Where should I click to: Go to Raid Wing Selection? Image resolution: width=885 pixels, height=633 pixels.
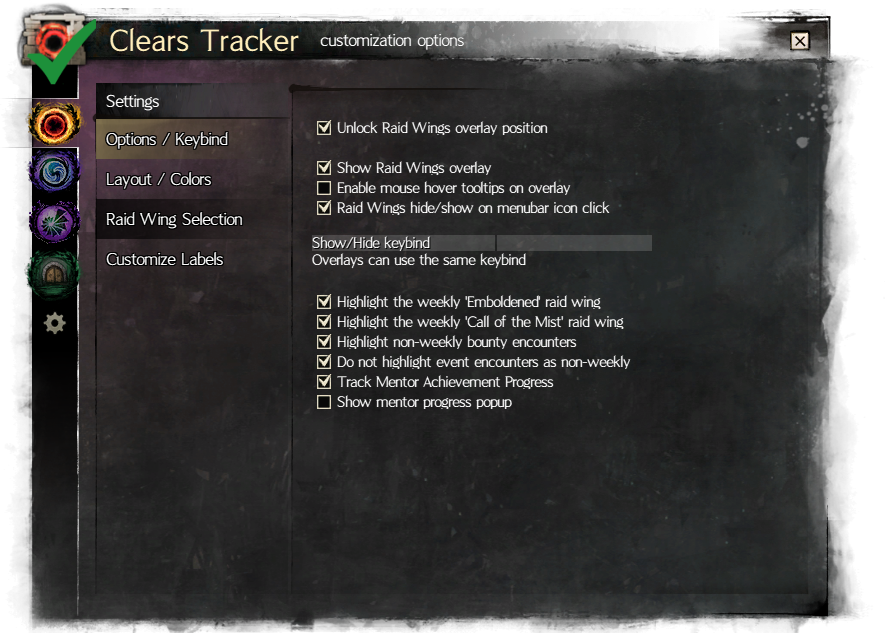[174, 219]
